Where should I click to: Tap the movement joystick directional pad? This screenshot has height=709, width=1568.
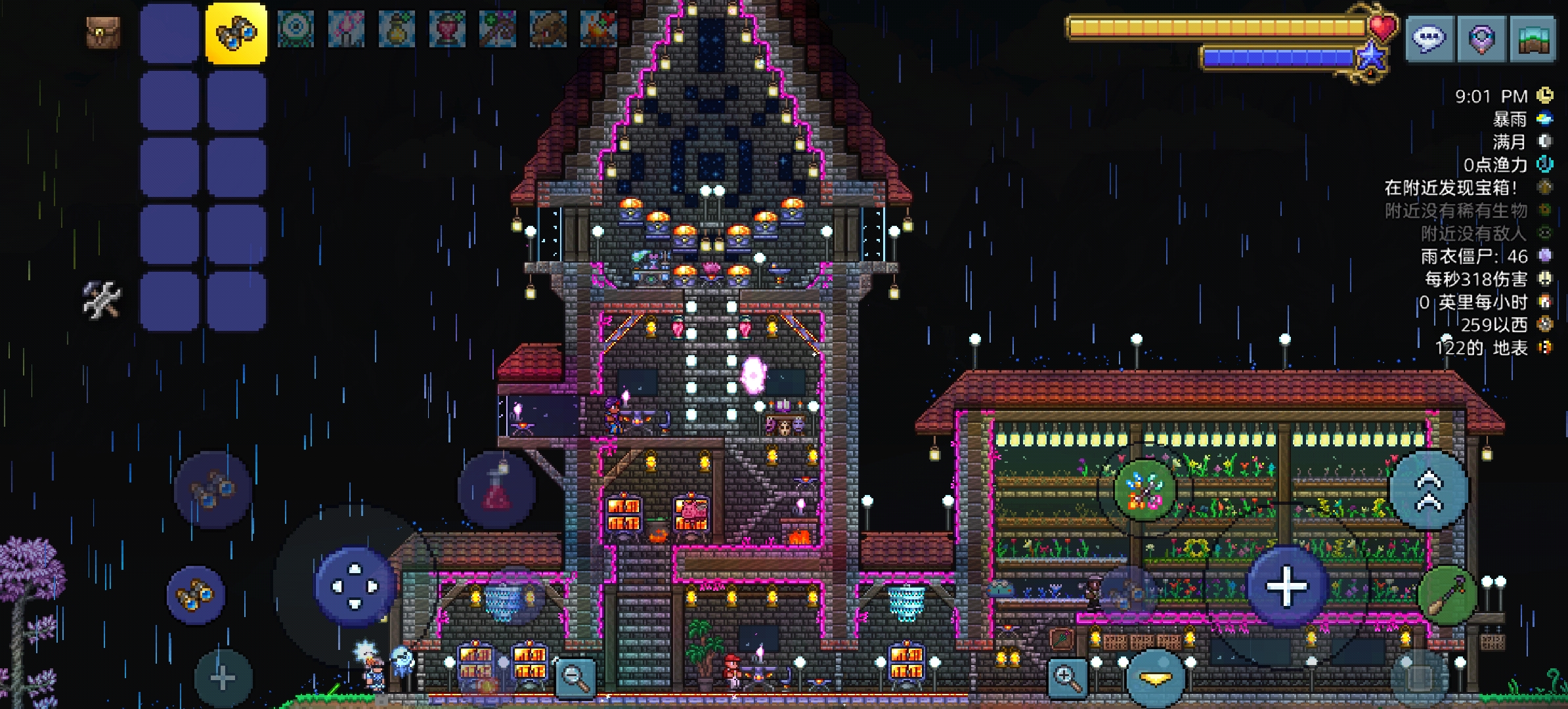click(x=355, y=586)
